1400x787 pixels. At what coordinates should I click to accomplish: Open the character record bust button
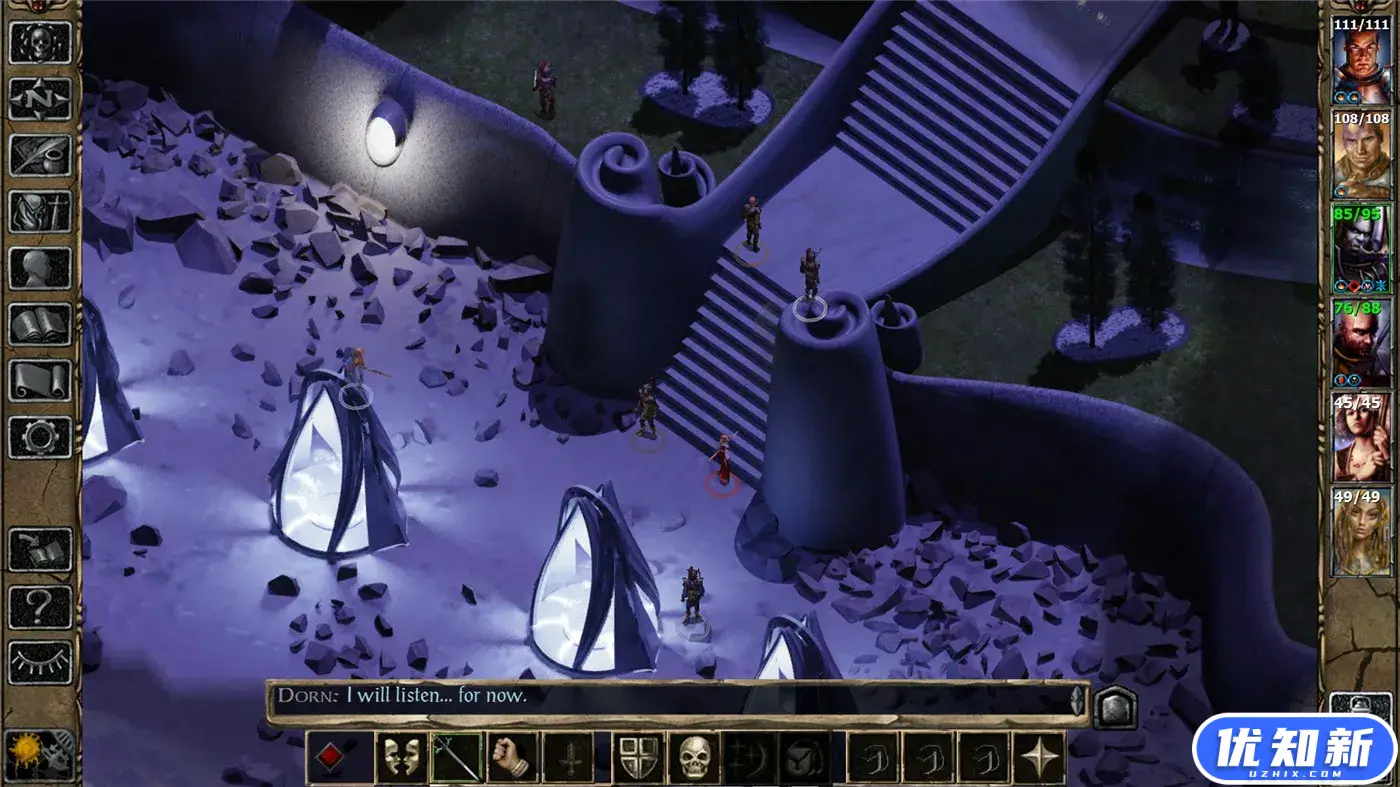40,268
